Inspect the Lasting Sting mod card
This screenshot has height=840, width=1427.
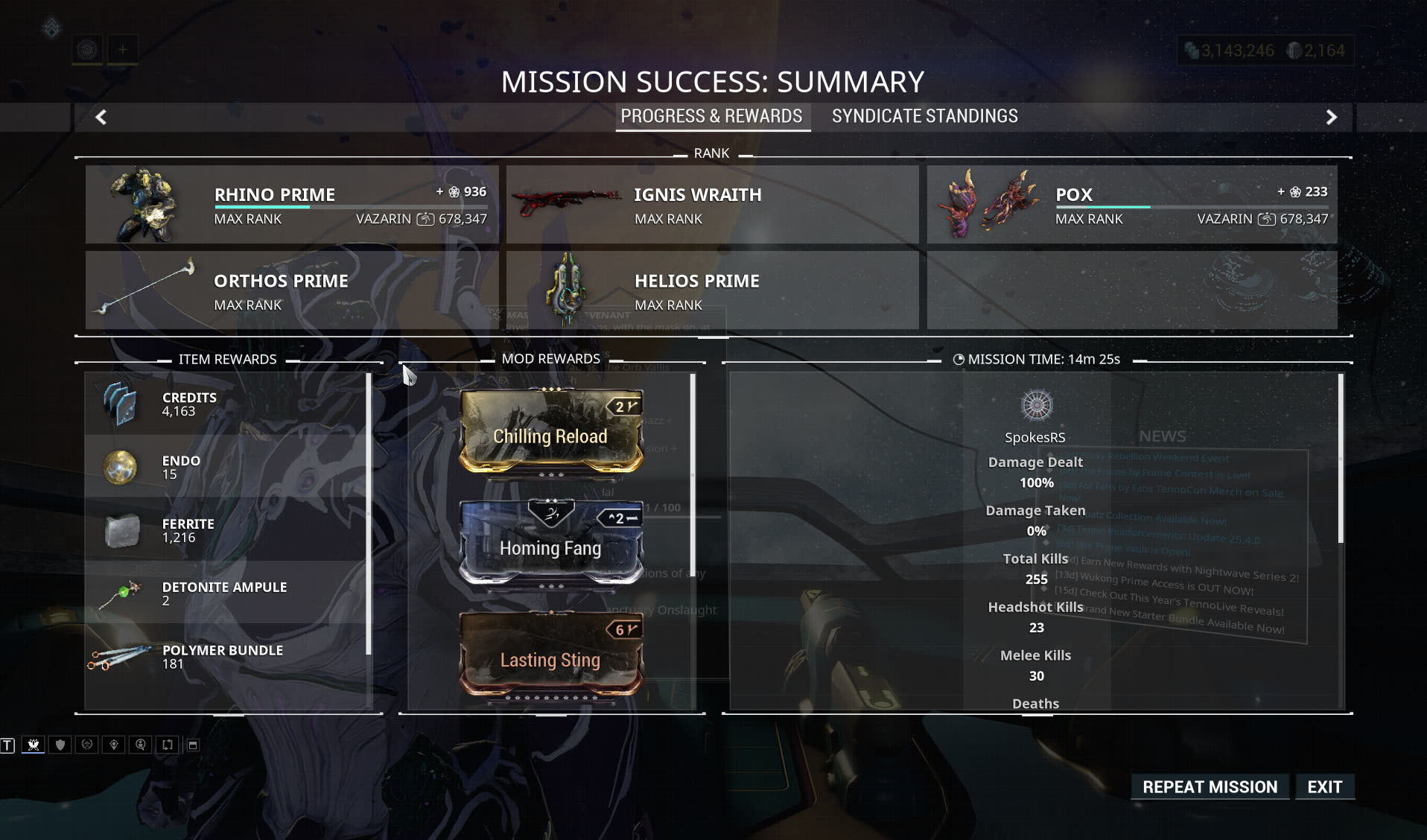click(550, 655)
